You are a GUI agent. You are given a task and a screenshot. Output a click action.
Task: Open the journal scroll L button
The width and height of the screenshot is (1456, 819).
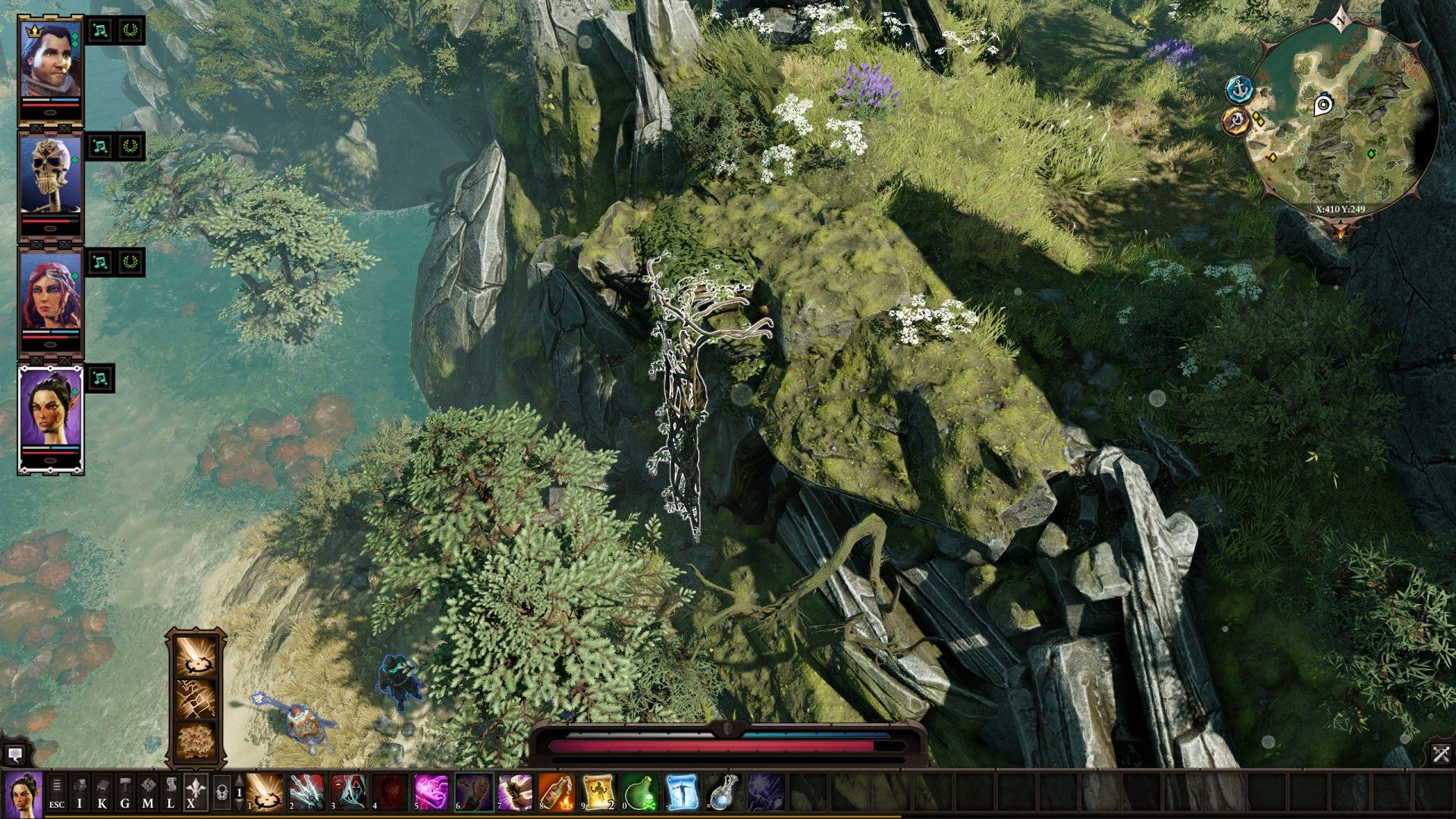click(171, 793)
